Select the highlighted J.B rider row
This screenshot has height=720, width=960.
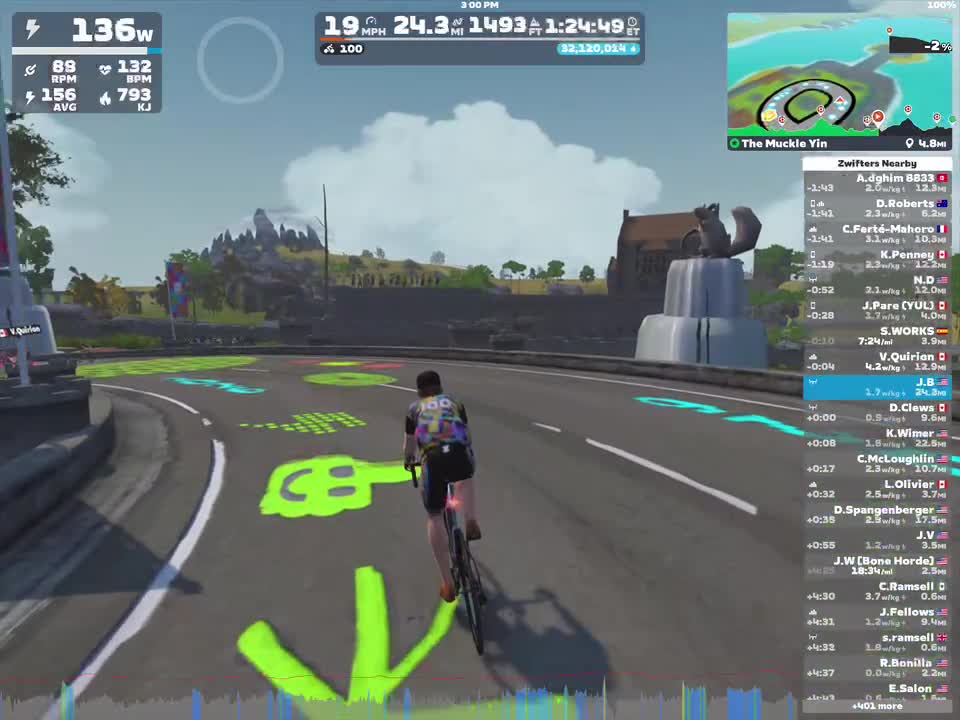click(x=877, y=387)
